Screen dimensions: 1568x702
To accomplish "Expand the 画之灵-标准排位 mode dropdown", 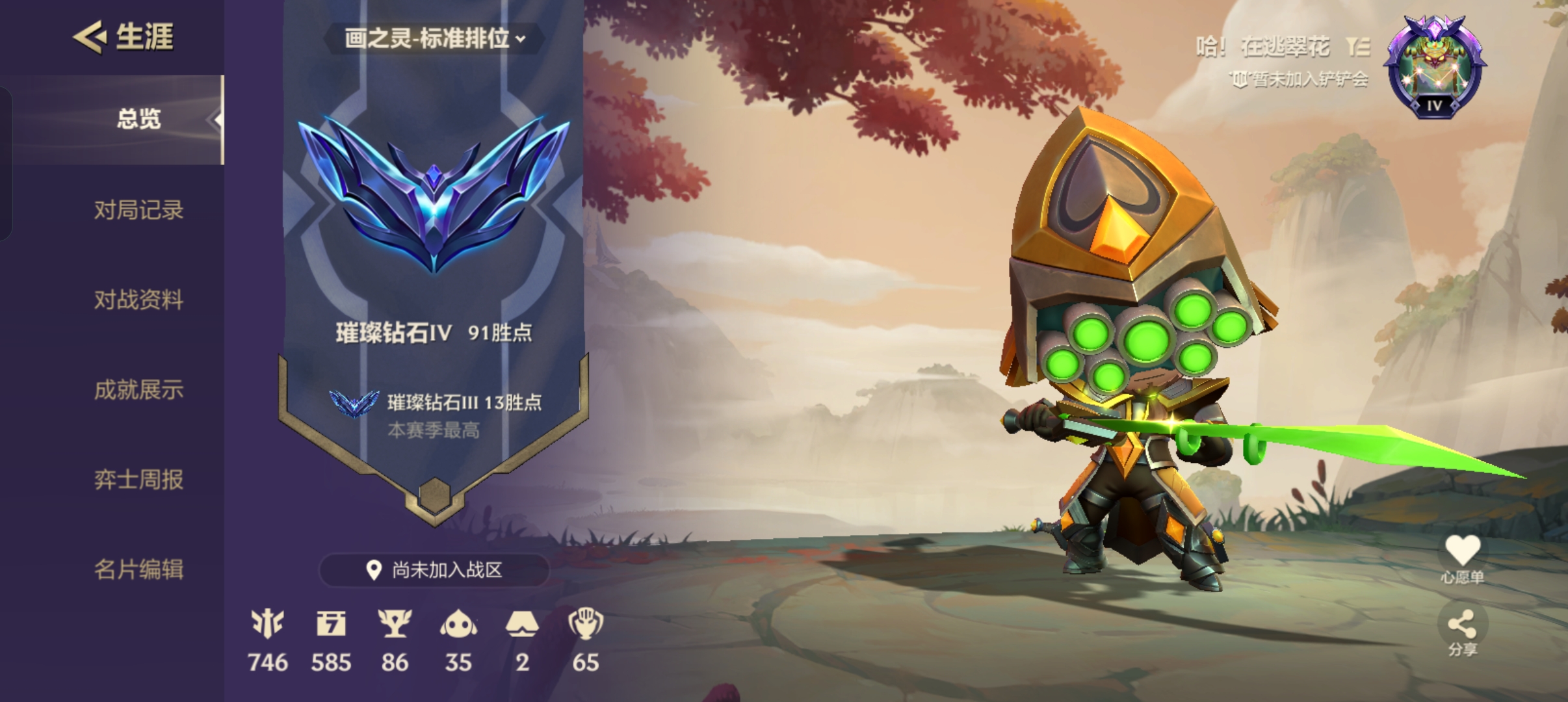I will tap(434, 38).
